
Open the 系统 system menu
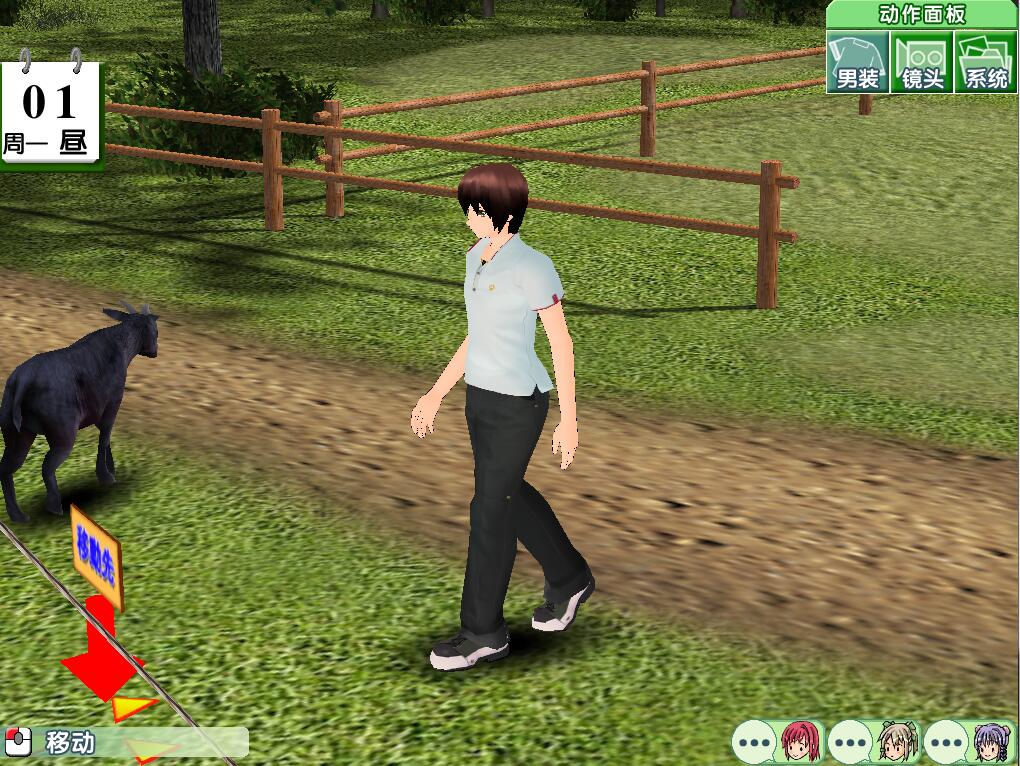coord(986,62)
